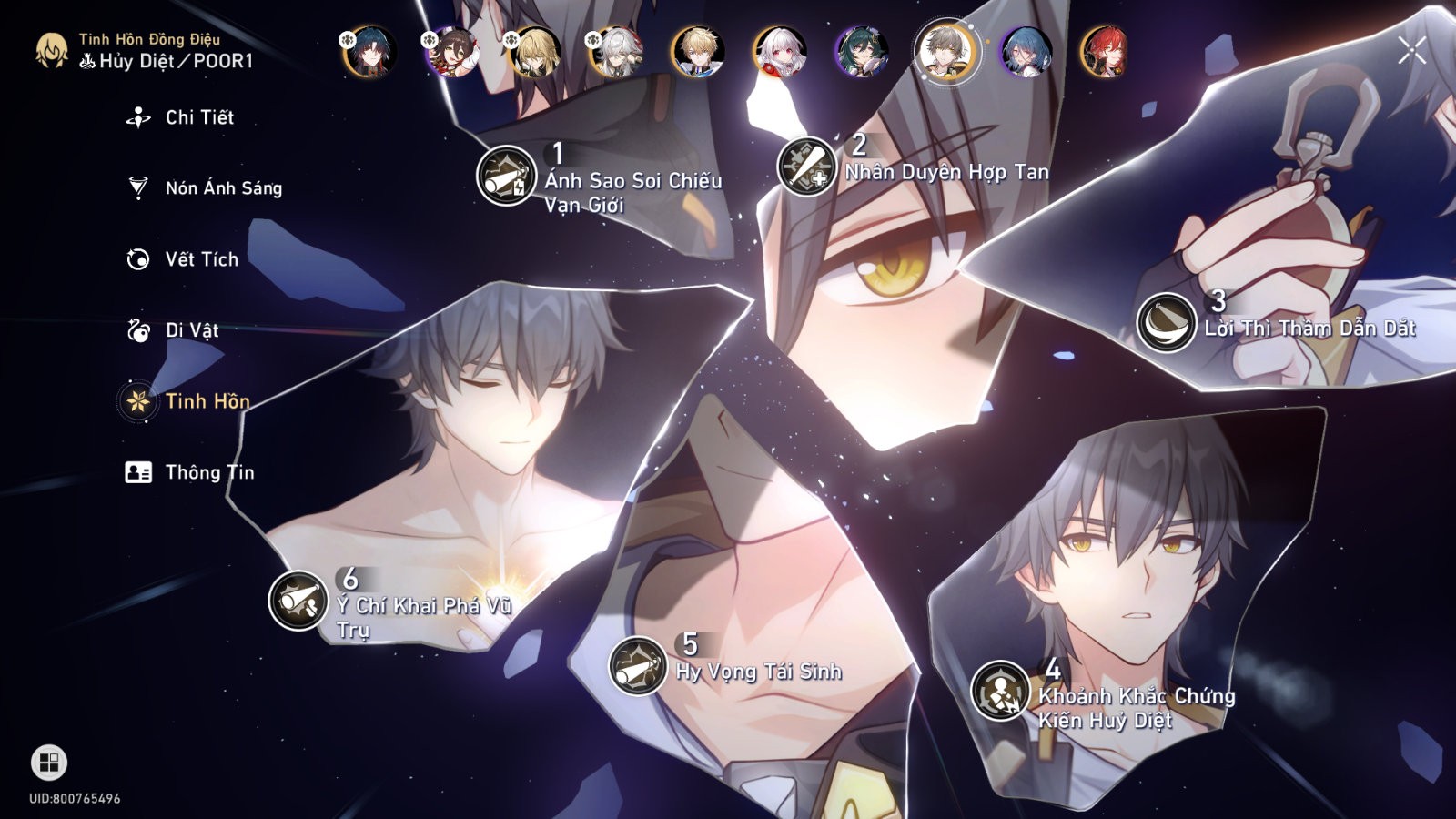Screen dimensions: 1456x819
Task: Choose Jing Yuan's white-haired portrait
Action: pyautogui.click(x=616, y=52)
